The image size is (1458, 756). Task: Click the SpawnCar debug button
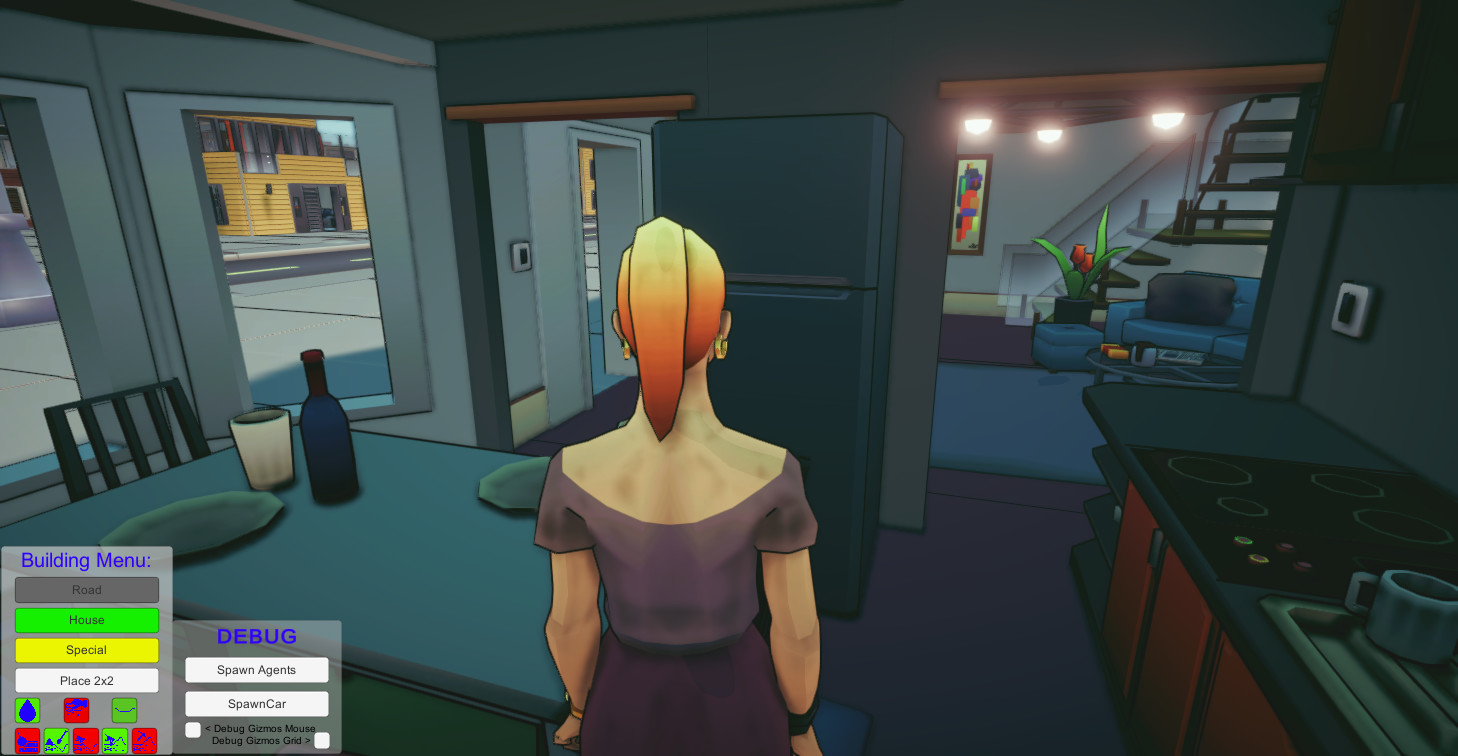(x=256, y=703)
